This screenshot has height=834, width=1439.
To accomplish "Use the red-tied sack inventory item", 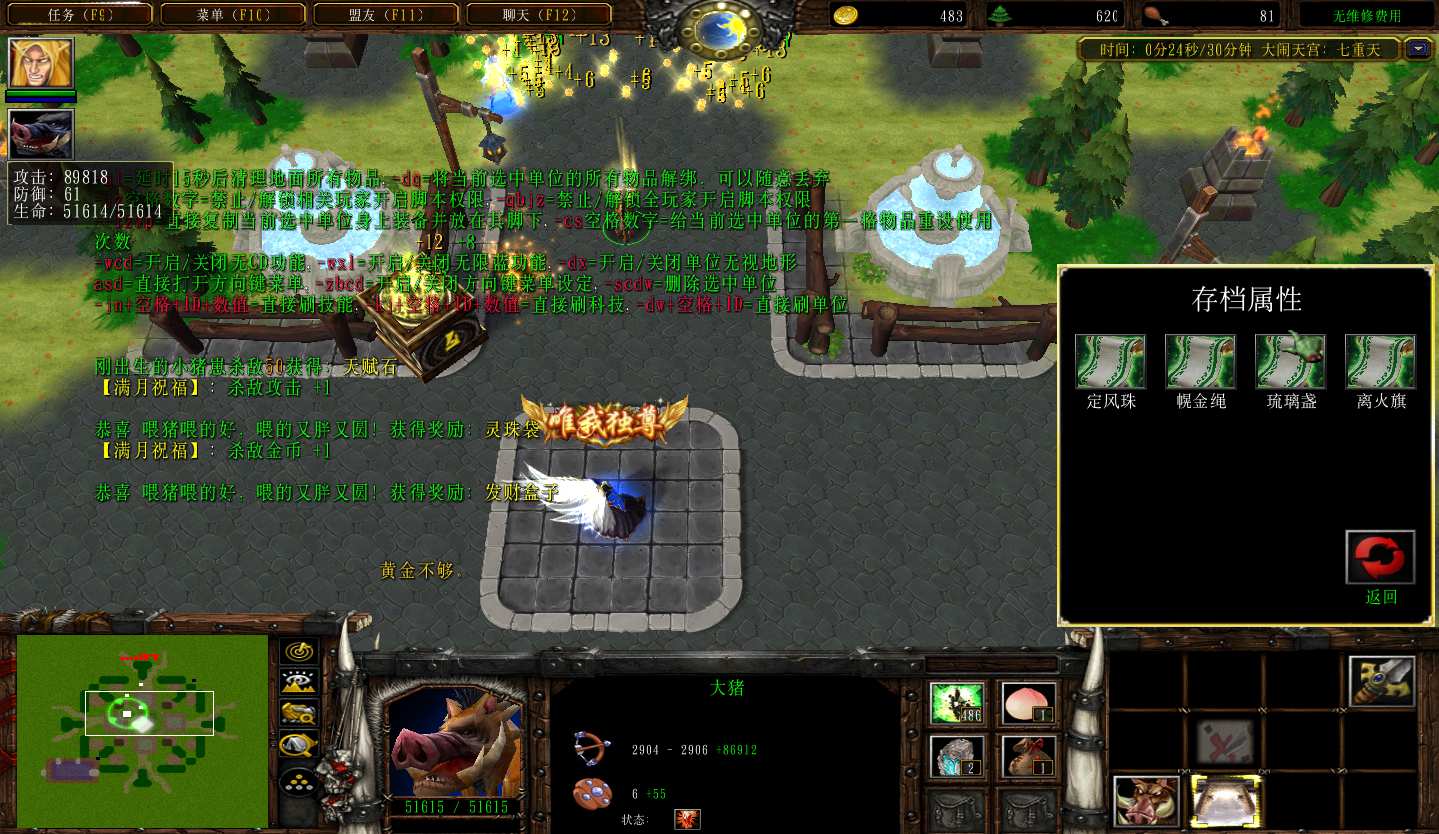I will pos(1028,757).
